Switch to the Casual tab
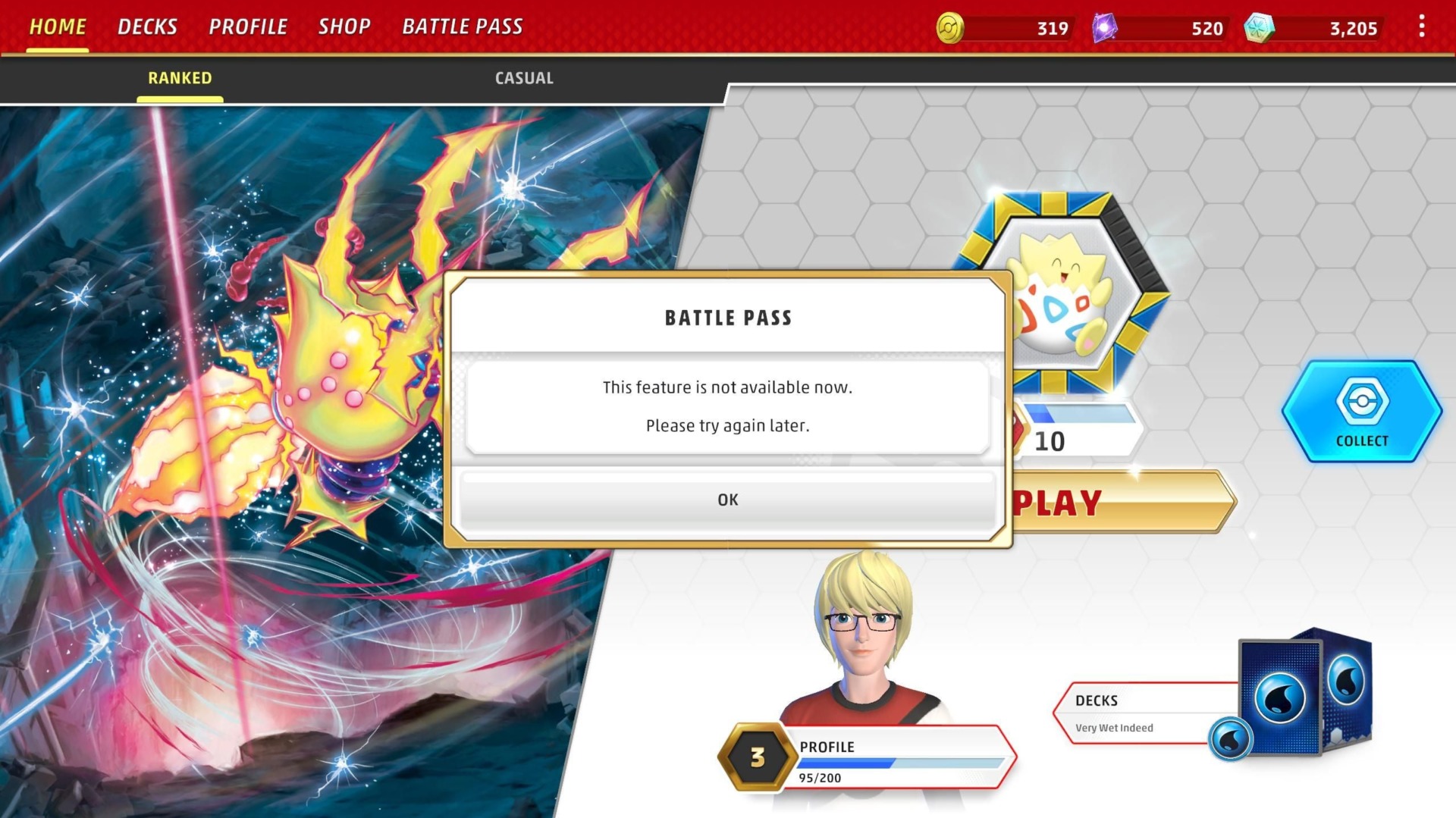 (524, 77)
